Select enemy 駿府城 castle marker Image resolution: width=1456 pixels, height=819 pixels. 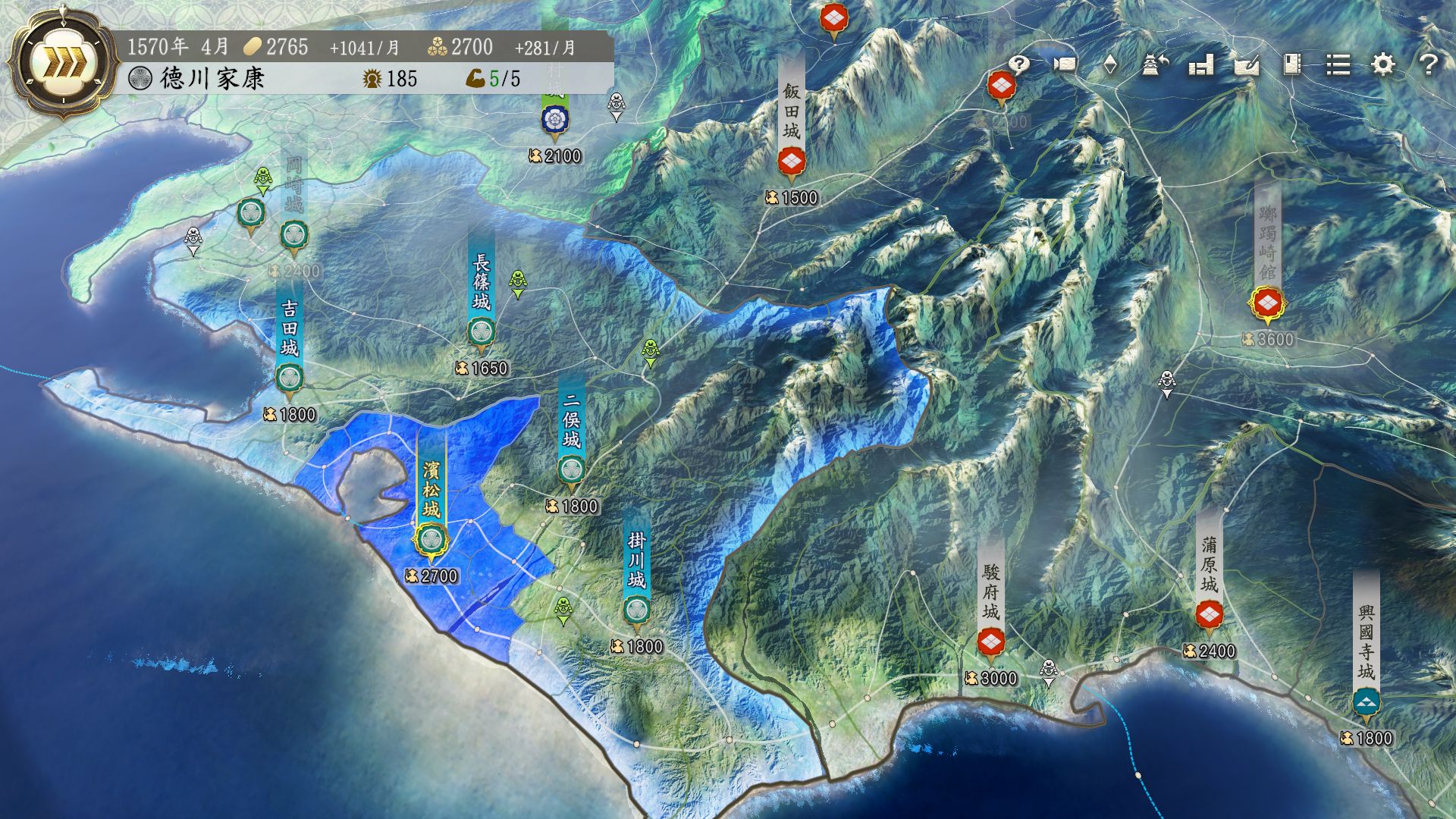click(990, 642)
